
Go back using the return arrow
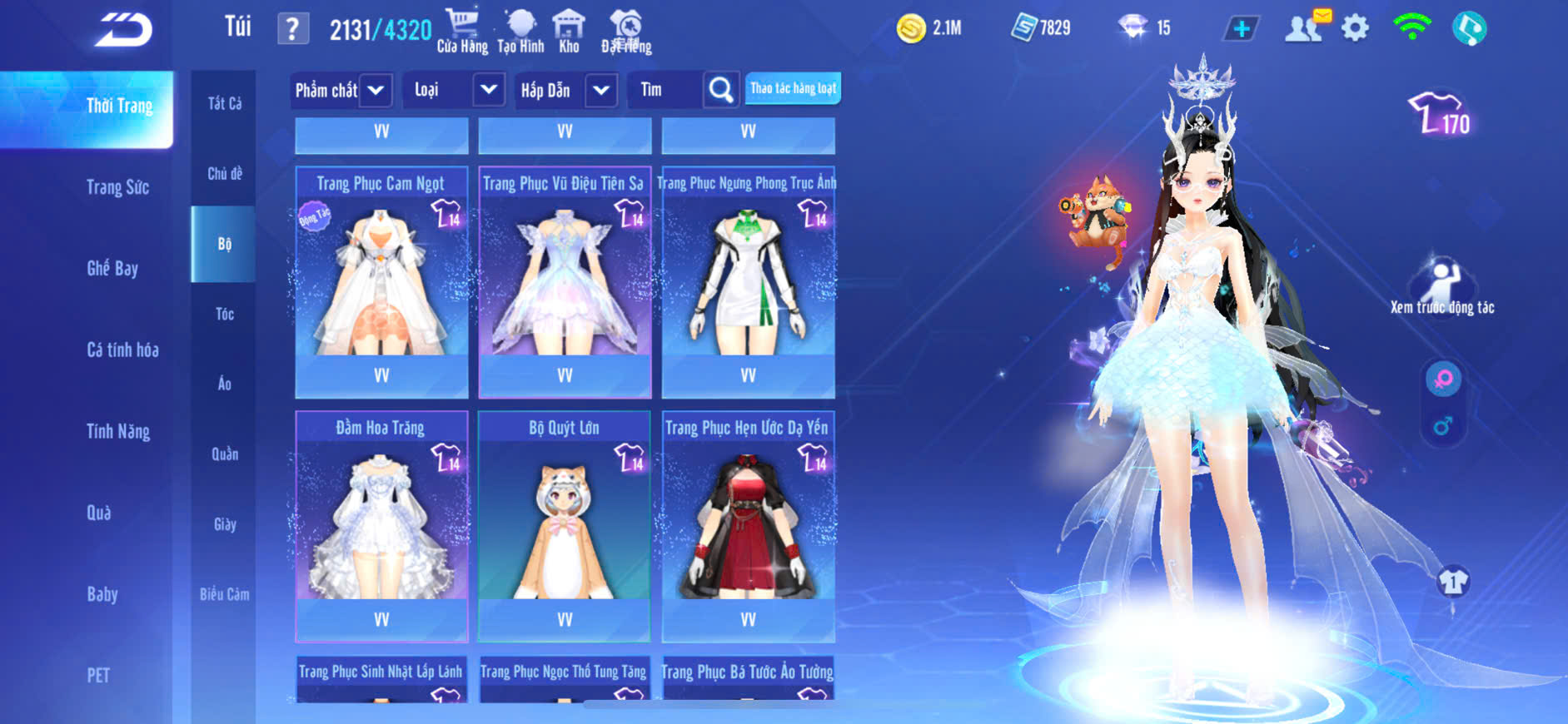pyautogui.click(x=123, y=30)
